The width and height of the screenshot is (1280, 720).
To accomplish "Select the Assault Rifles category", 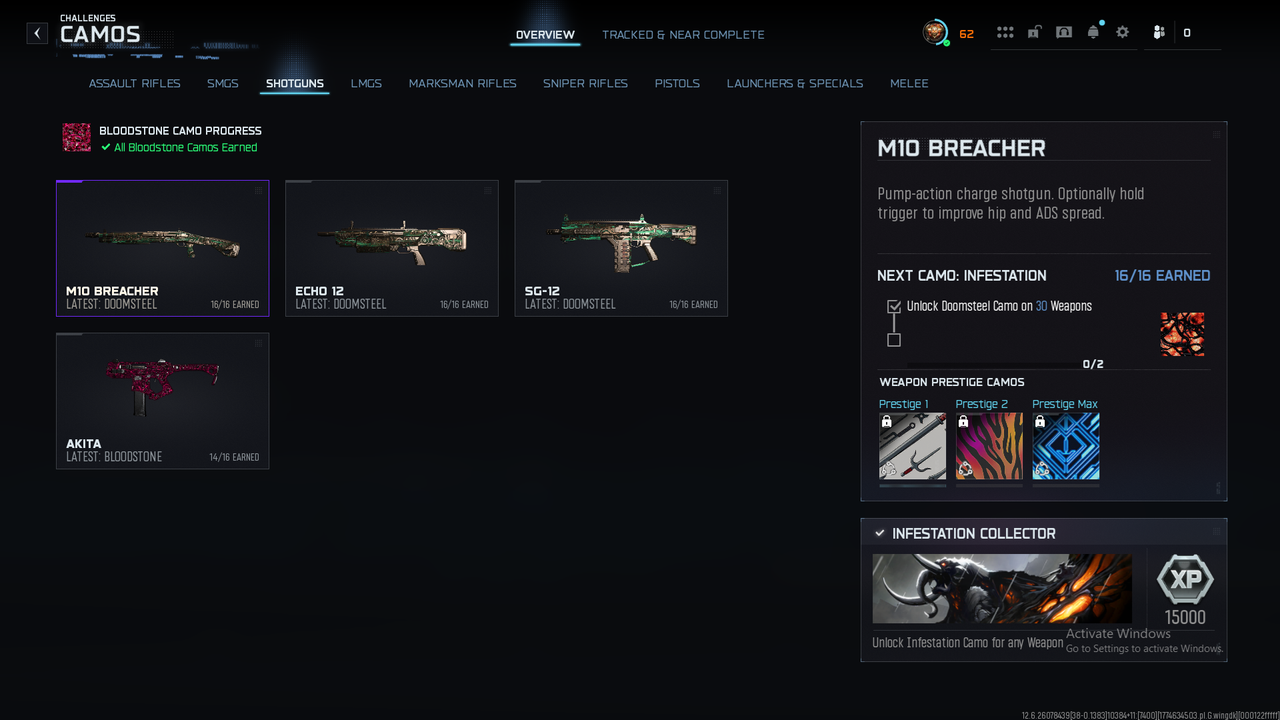I will [x=135, y=83].
